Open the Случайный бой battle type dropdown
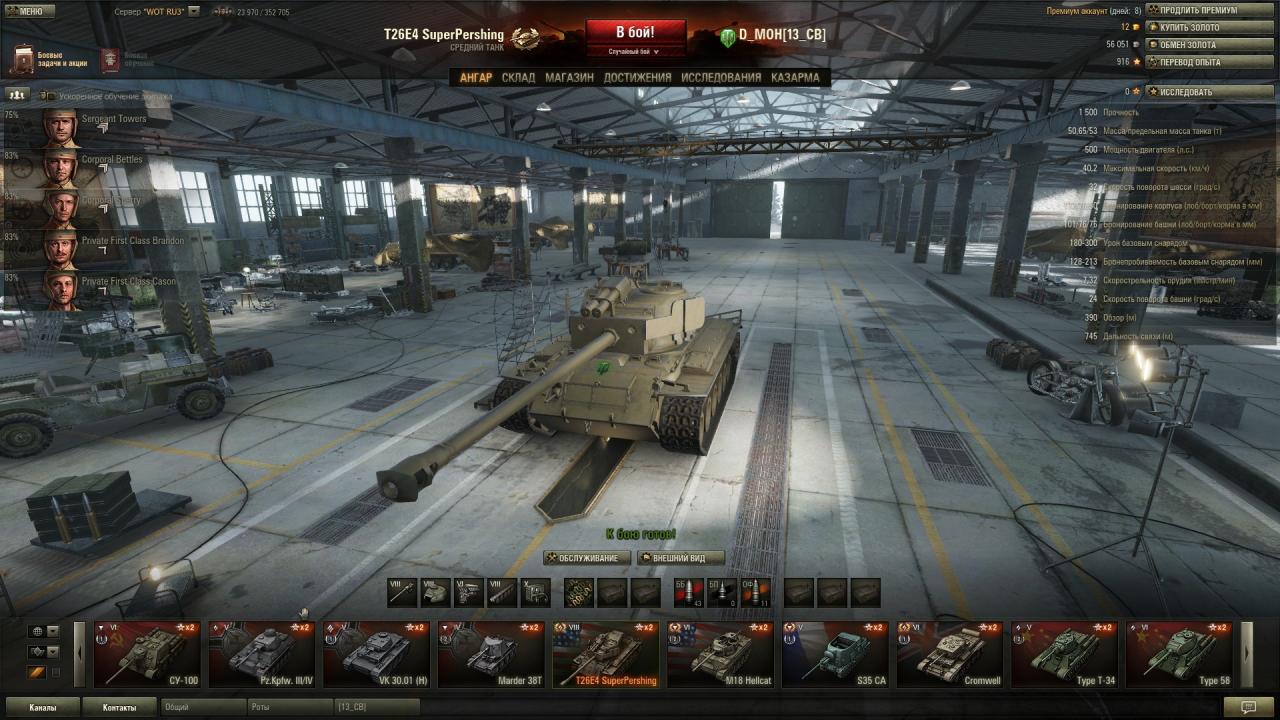Image resolution: width=1280 pixels, height=720 pixels. click(x=635, y=51)
